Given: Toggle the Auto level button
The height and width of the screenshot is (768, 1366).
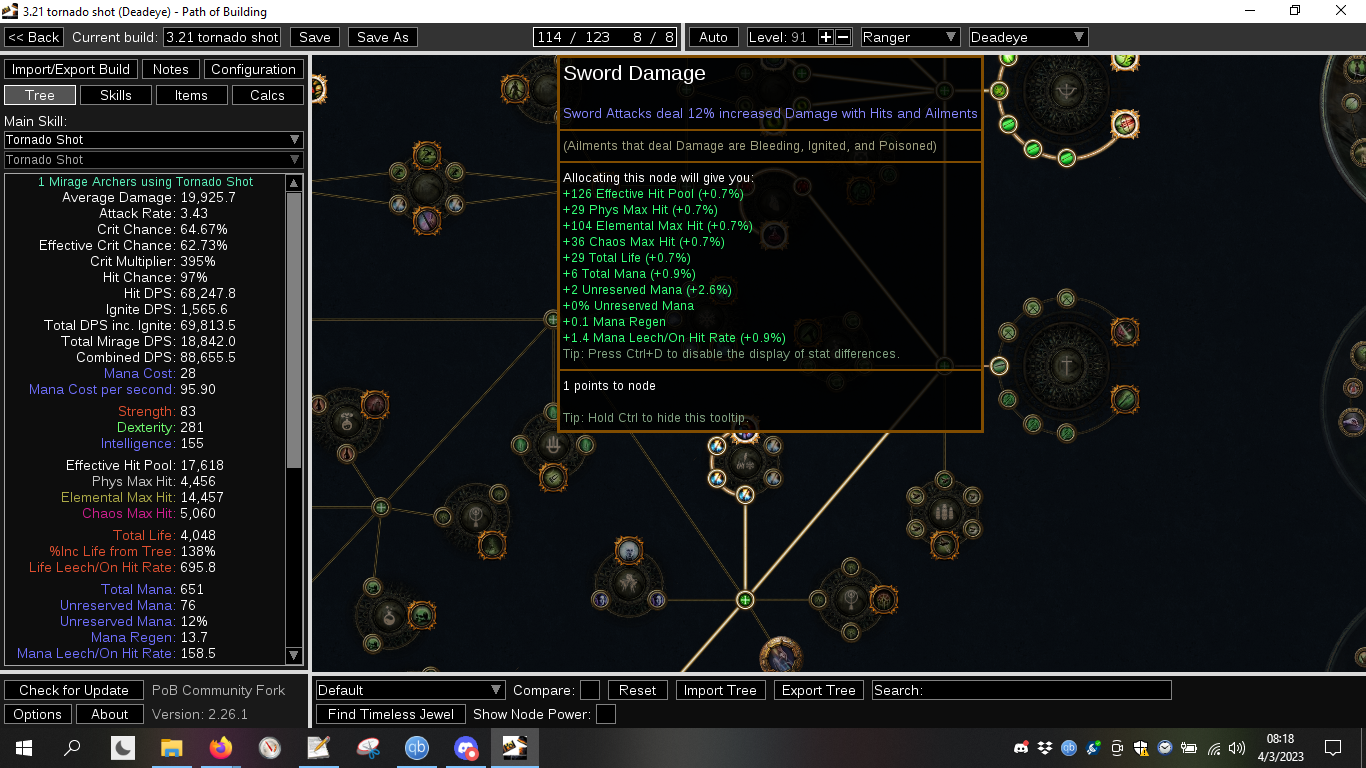Looking at the screenshot, I should click(x=712, y=37).
